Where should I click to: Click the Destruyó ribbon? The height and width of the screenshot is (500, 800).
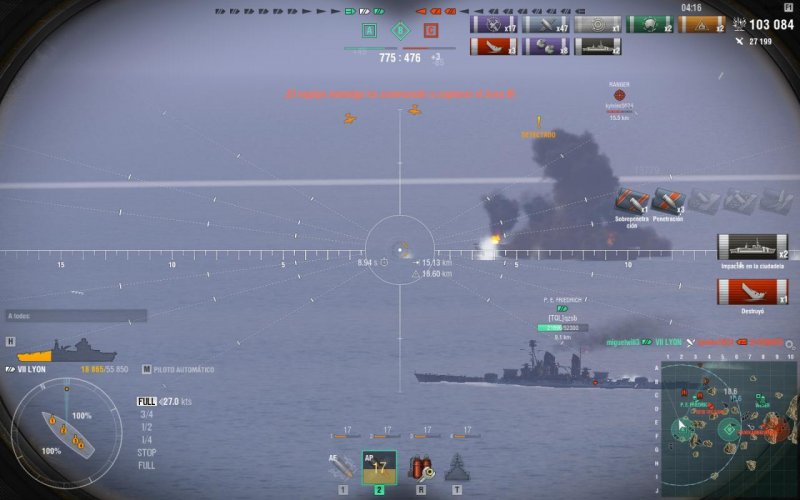pos(752,292)
